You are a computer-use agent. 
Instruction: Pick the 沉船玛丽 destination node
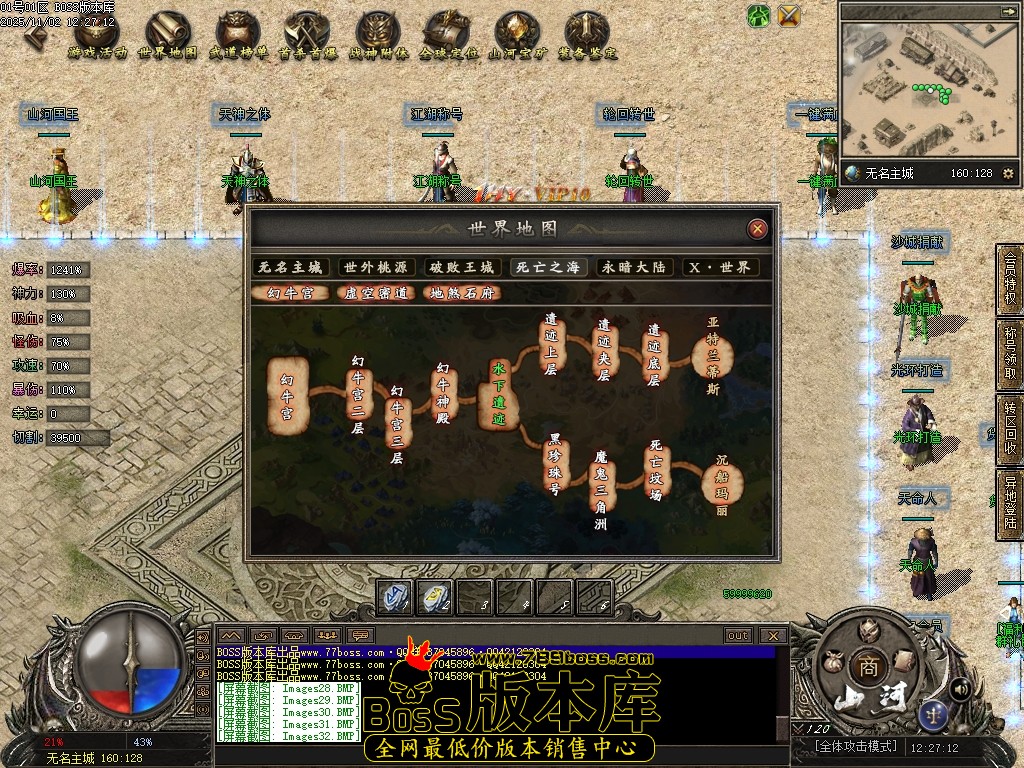coord(719,484)
